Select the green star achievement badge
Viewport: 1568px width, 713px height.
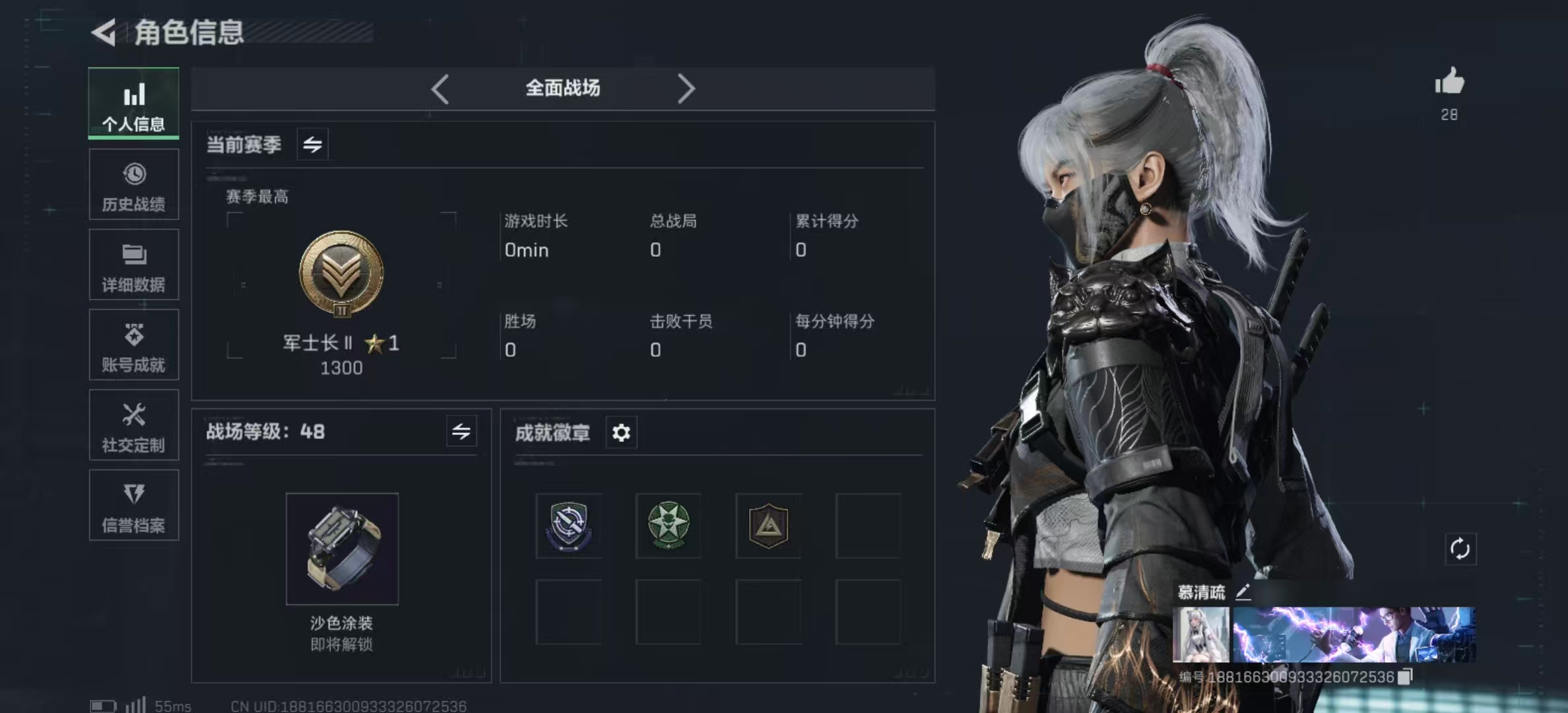(669, 526)
